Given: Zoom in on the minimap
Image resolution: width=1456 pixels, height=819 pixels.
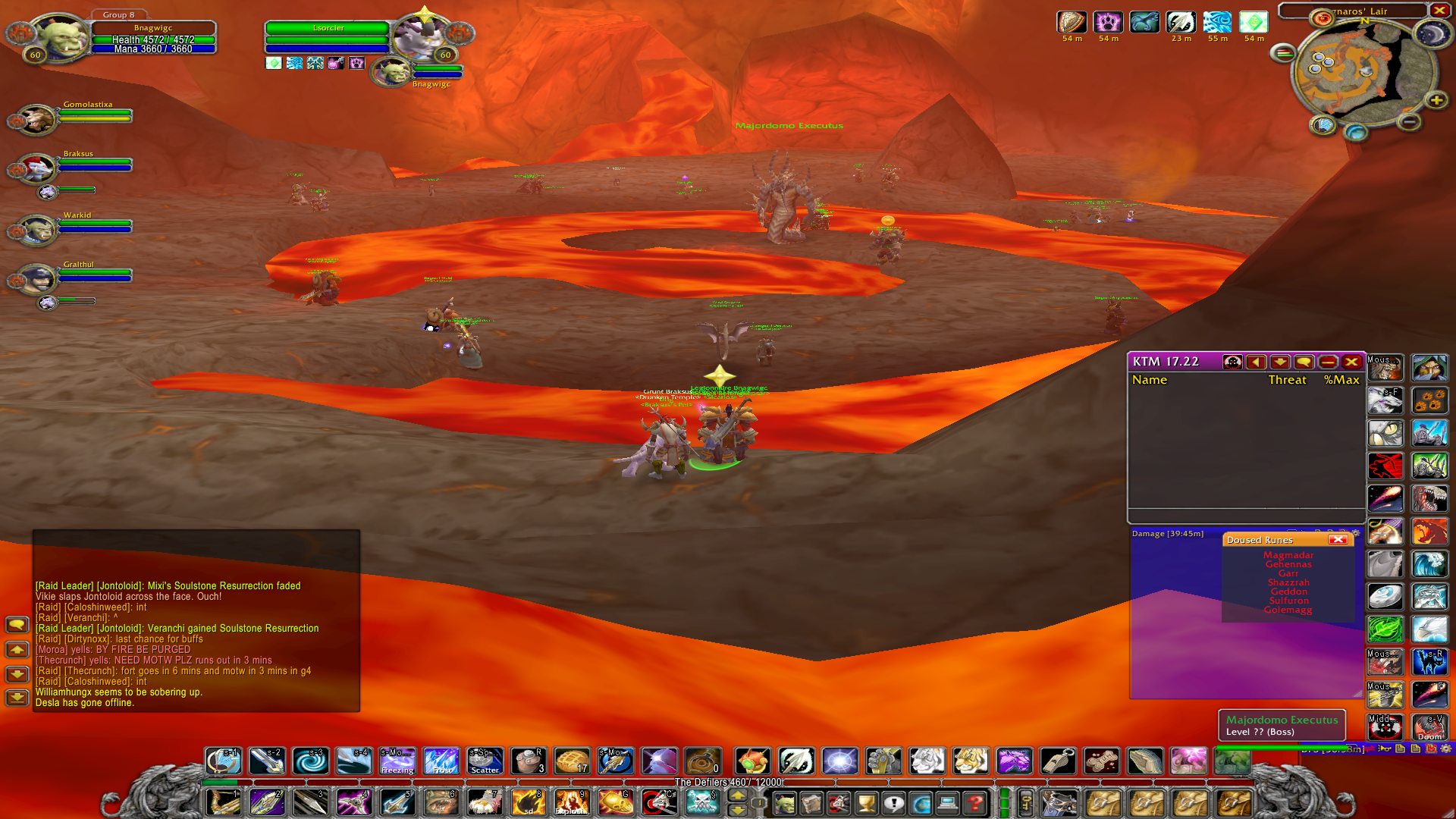Looking at the screenshot, I should click(1436, 100).
